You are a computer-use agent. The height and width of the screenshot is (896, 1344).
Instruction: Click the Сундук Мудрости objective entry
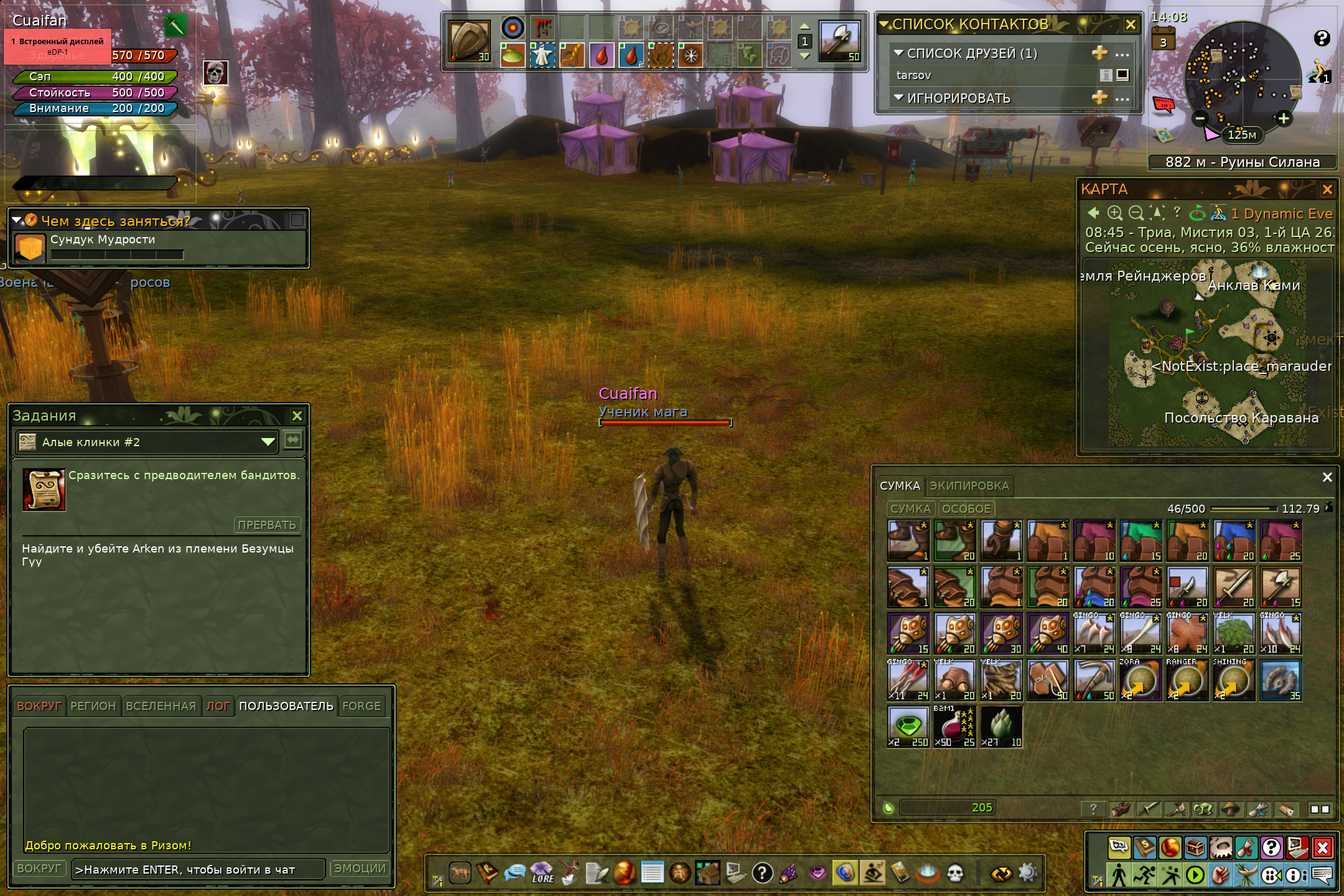103,240
